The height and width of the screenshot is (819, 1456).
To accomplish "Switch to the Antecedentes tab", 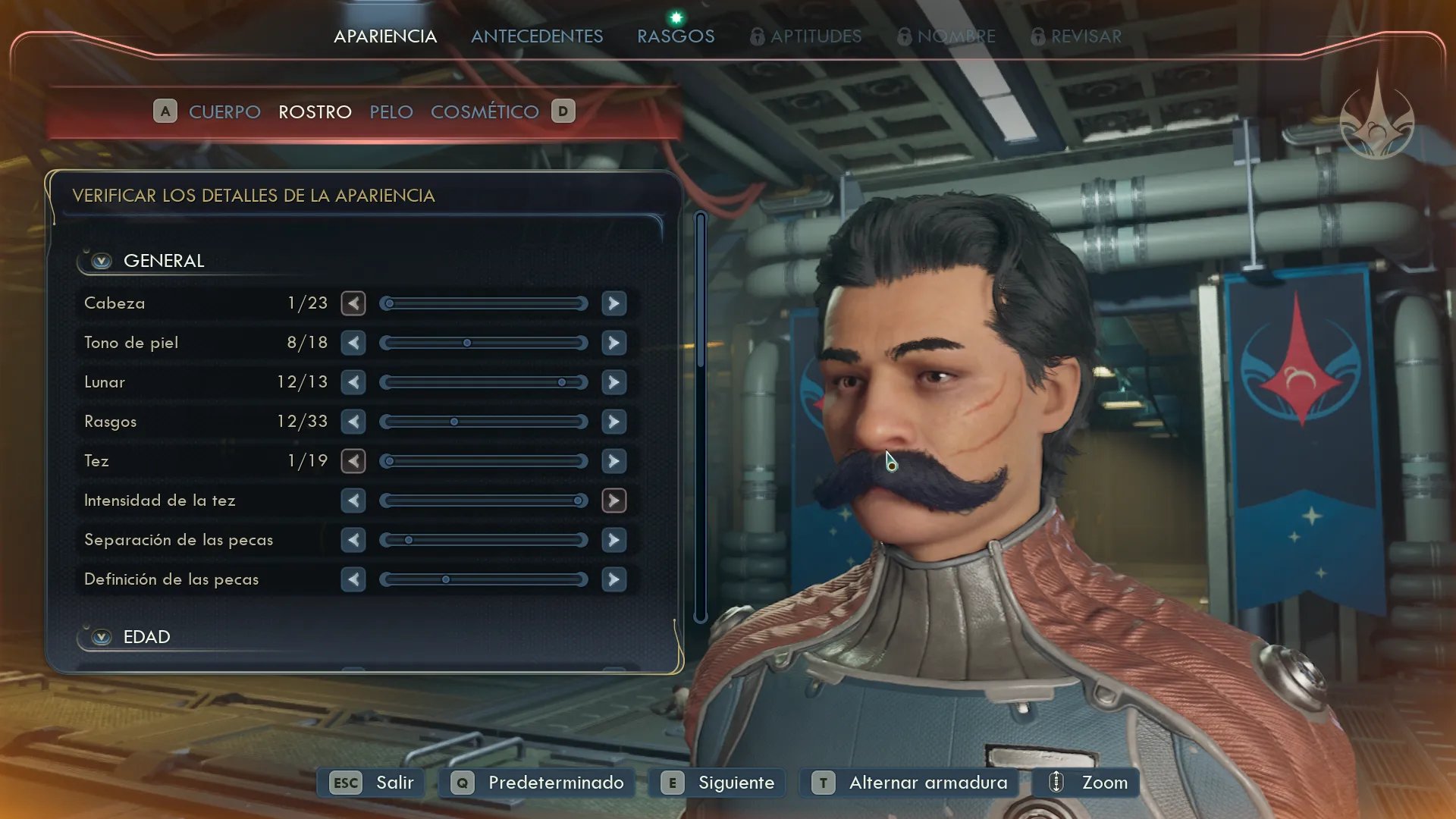I will point(537,36).
